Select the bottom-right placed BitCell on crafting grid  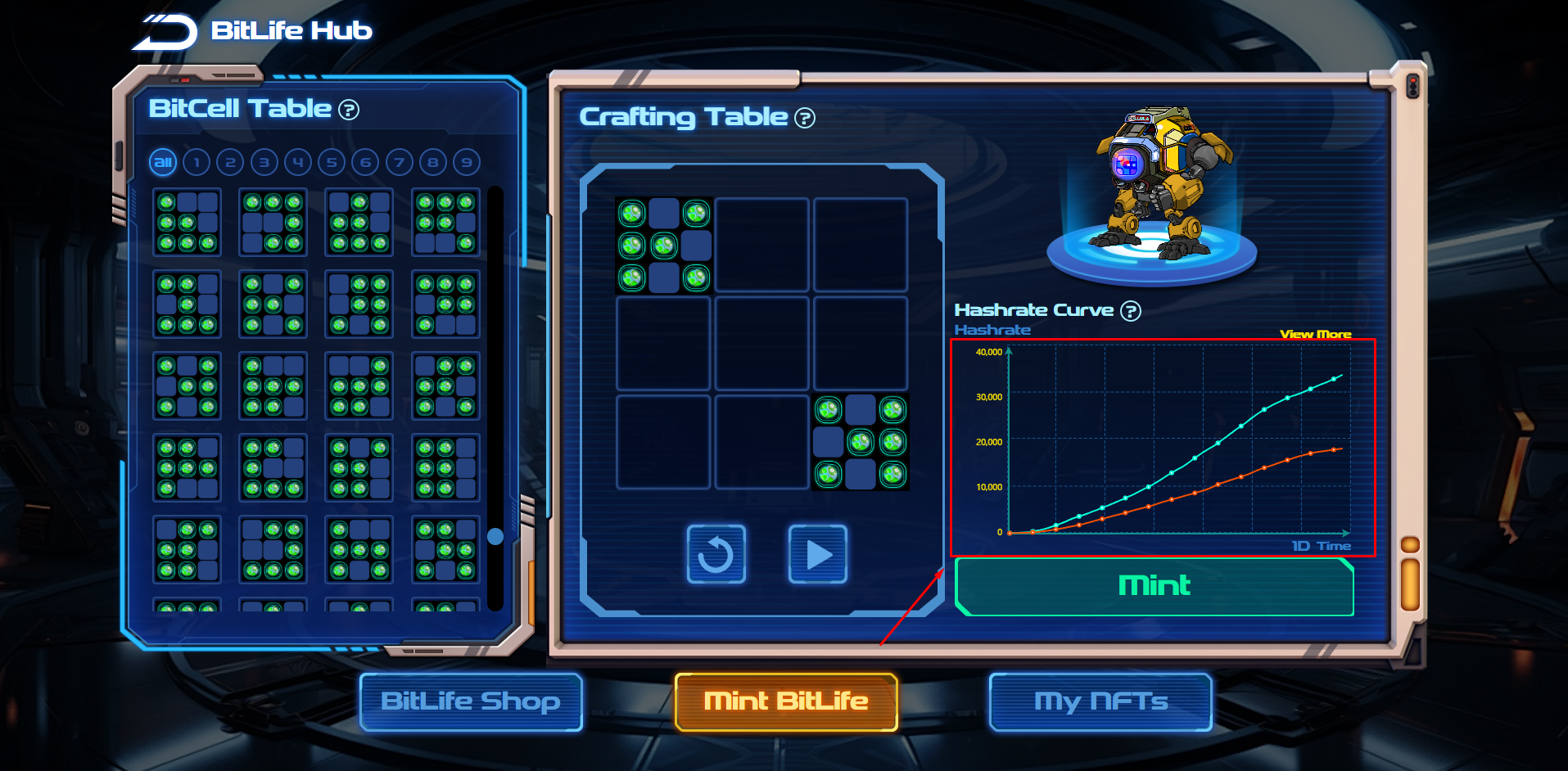(861, 443)
